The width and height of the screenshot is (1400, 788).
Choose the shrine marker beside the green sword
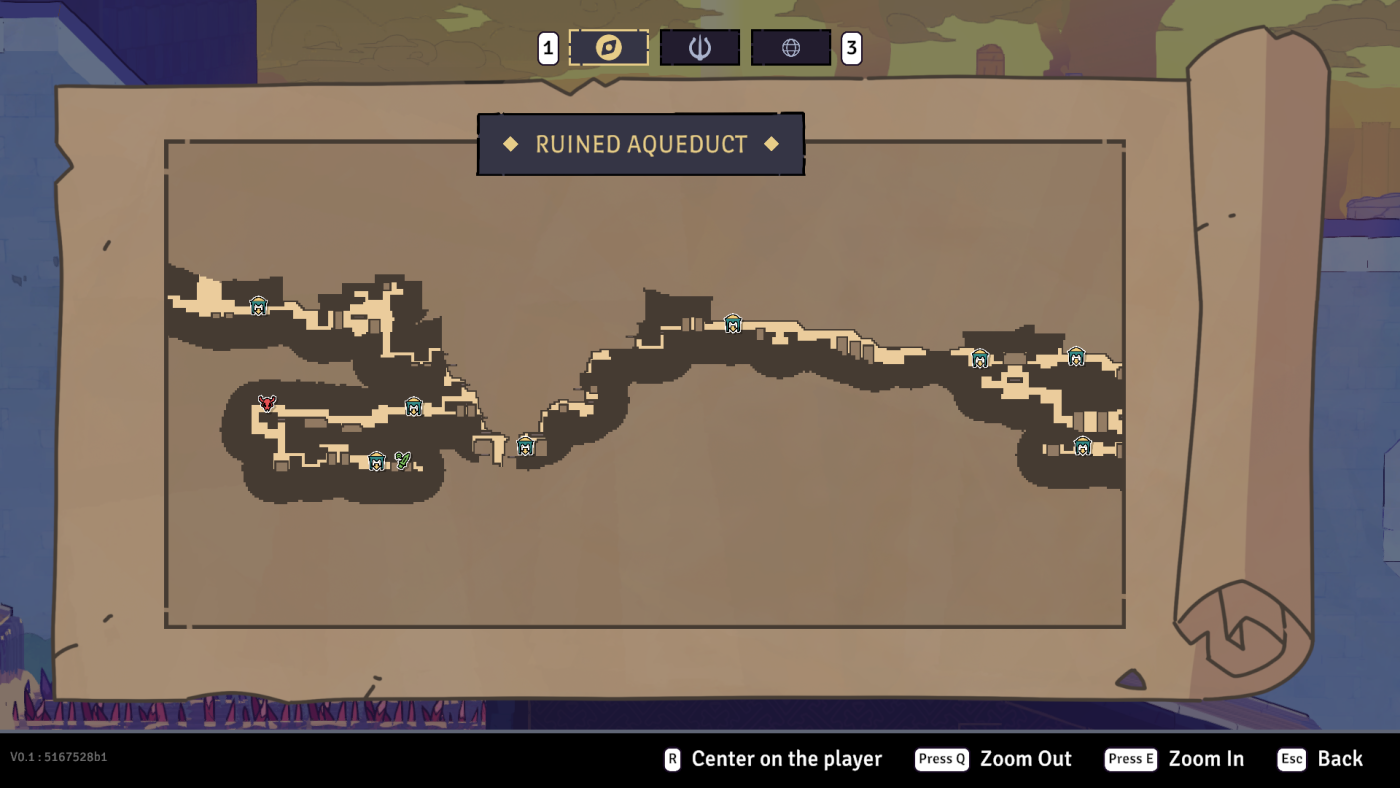point(377,461)
